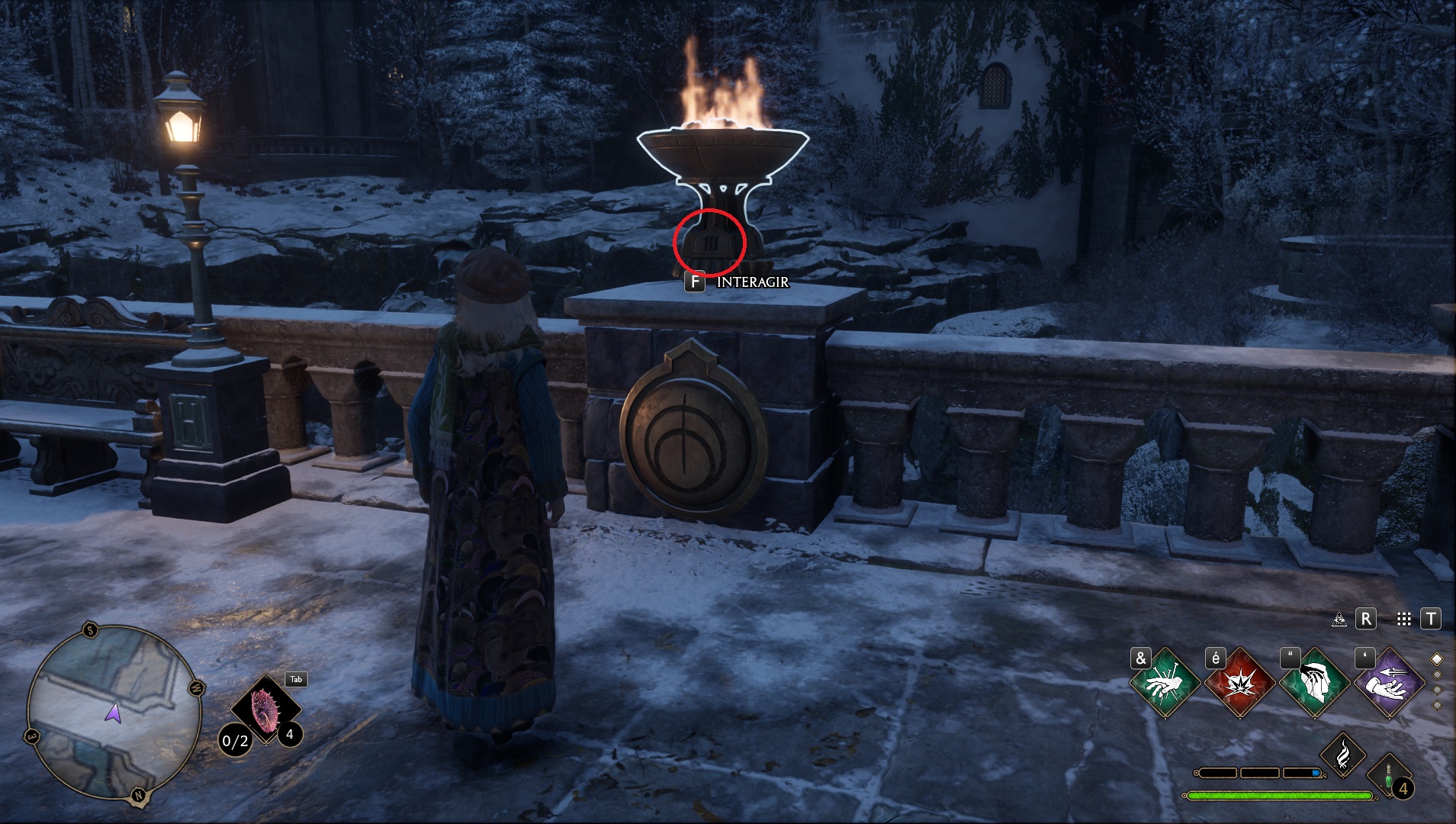Open the circular minimap
The width and height of the screenshot is (1456, 824).
point(114,713)
